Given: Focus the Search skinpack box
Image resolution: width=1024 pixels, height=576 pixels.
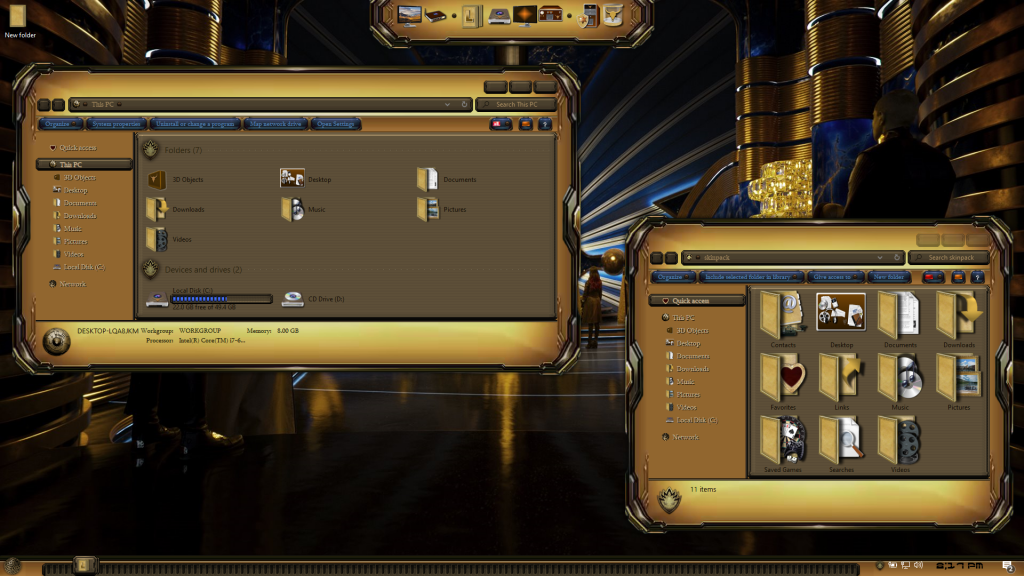Looking at the screenshot, I should tap(950, 257).
